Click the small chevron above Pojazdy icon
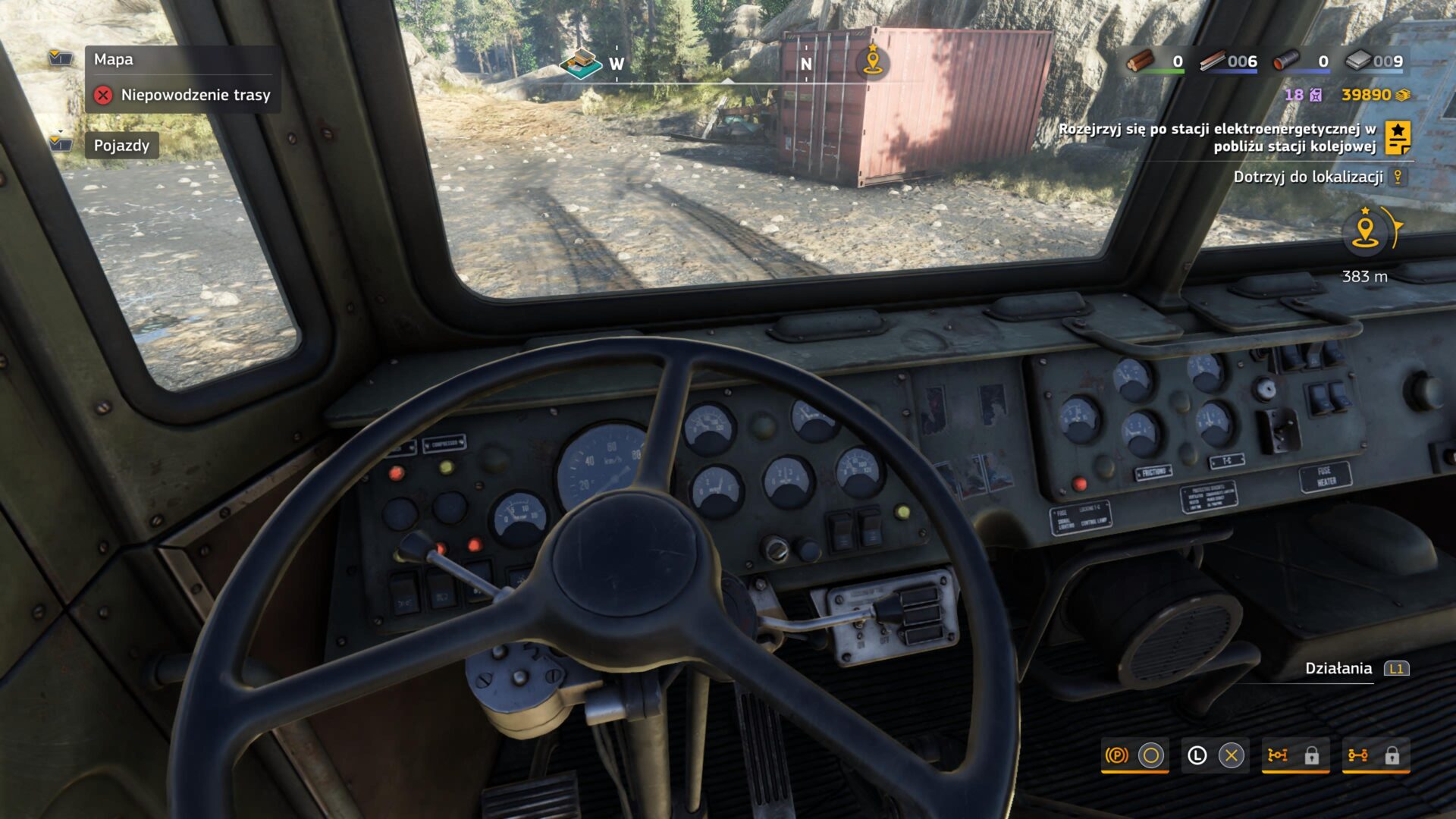The width and height of the screenshot is (1456, 819). (61, 131)
